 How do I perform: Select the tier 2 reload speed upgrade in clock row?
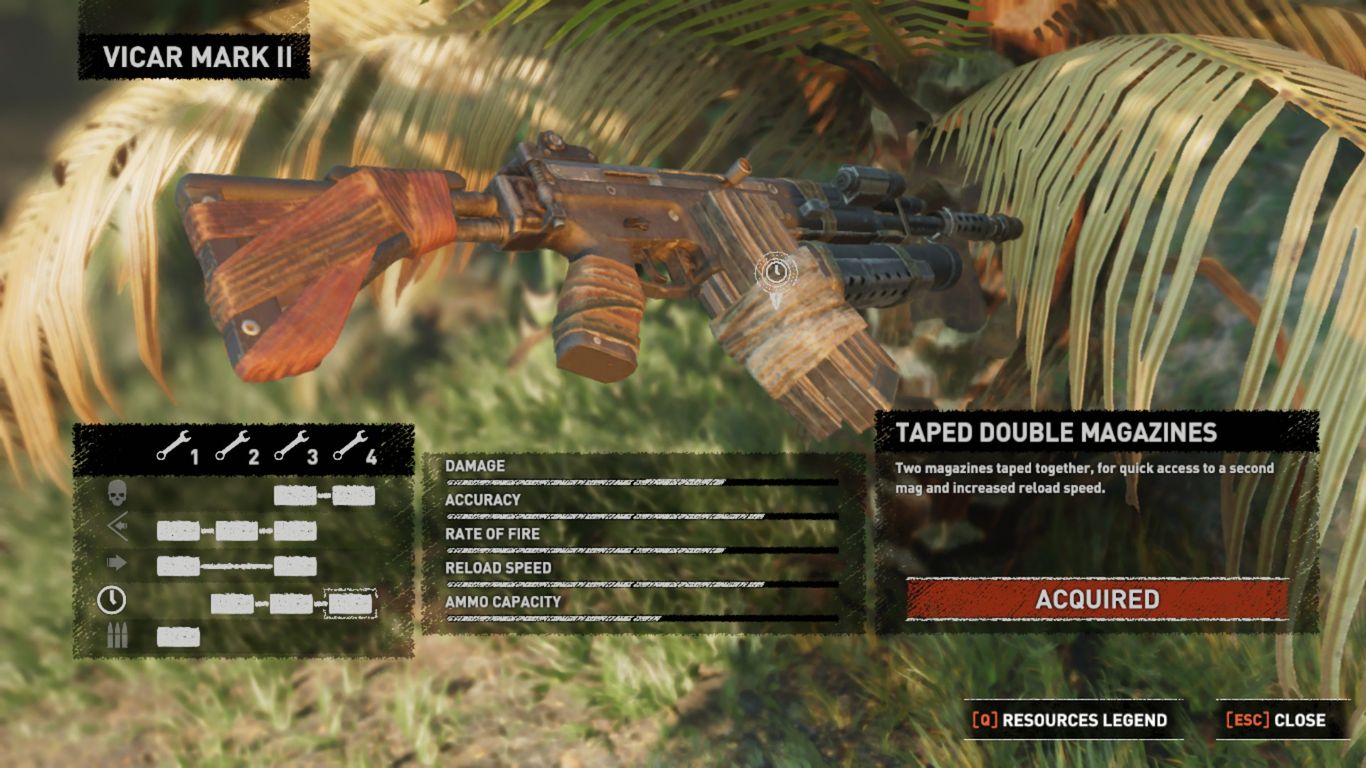(x=232, y=603)
